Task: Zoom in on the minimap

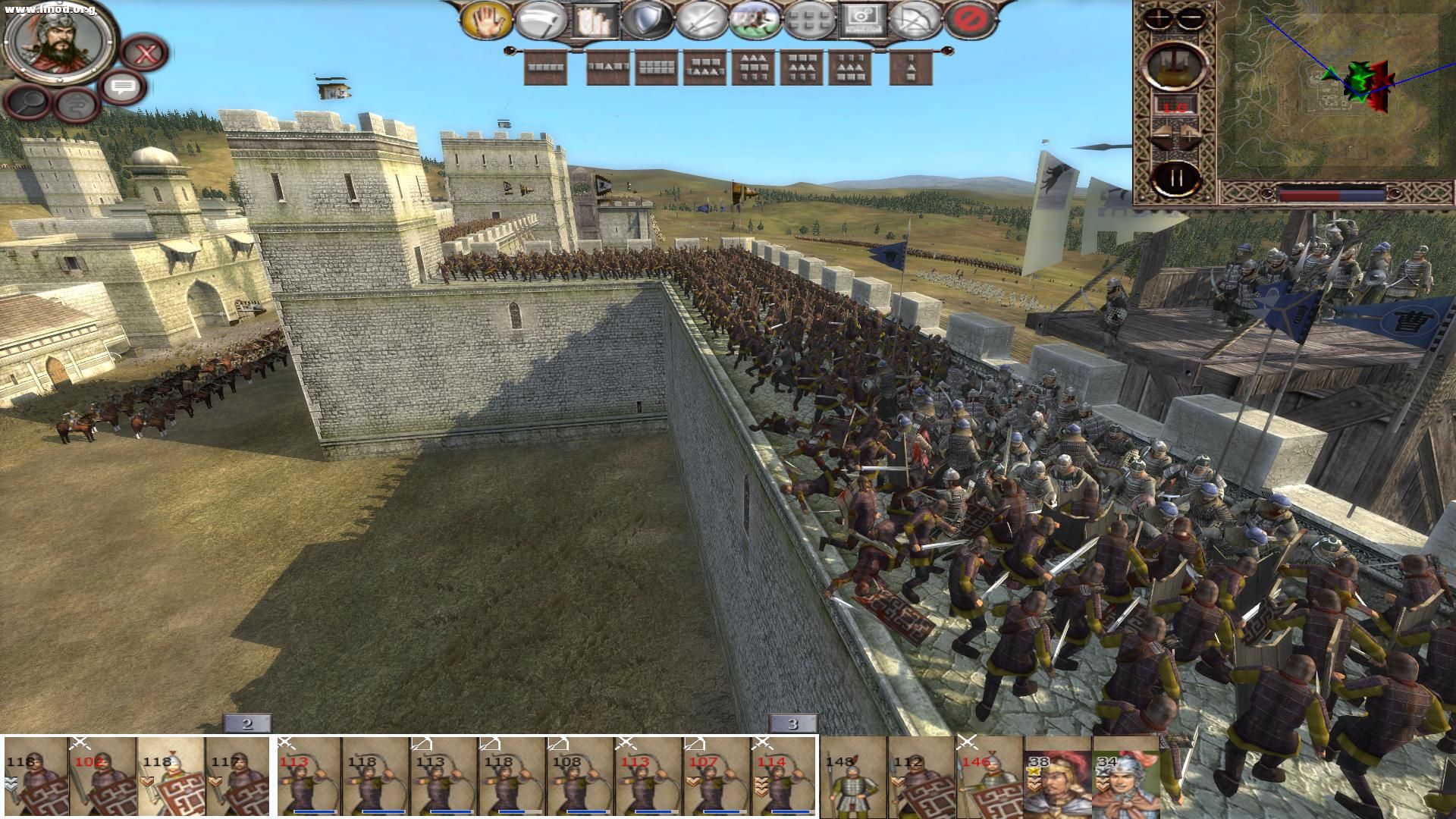Action: click(x=1159, y=18)
